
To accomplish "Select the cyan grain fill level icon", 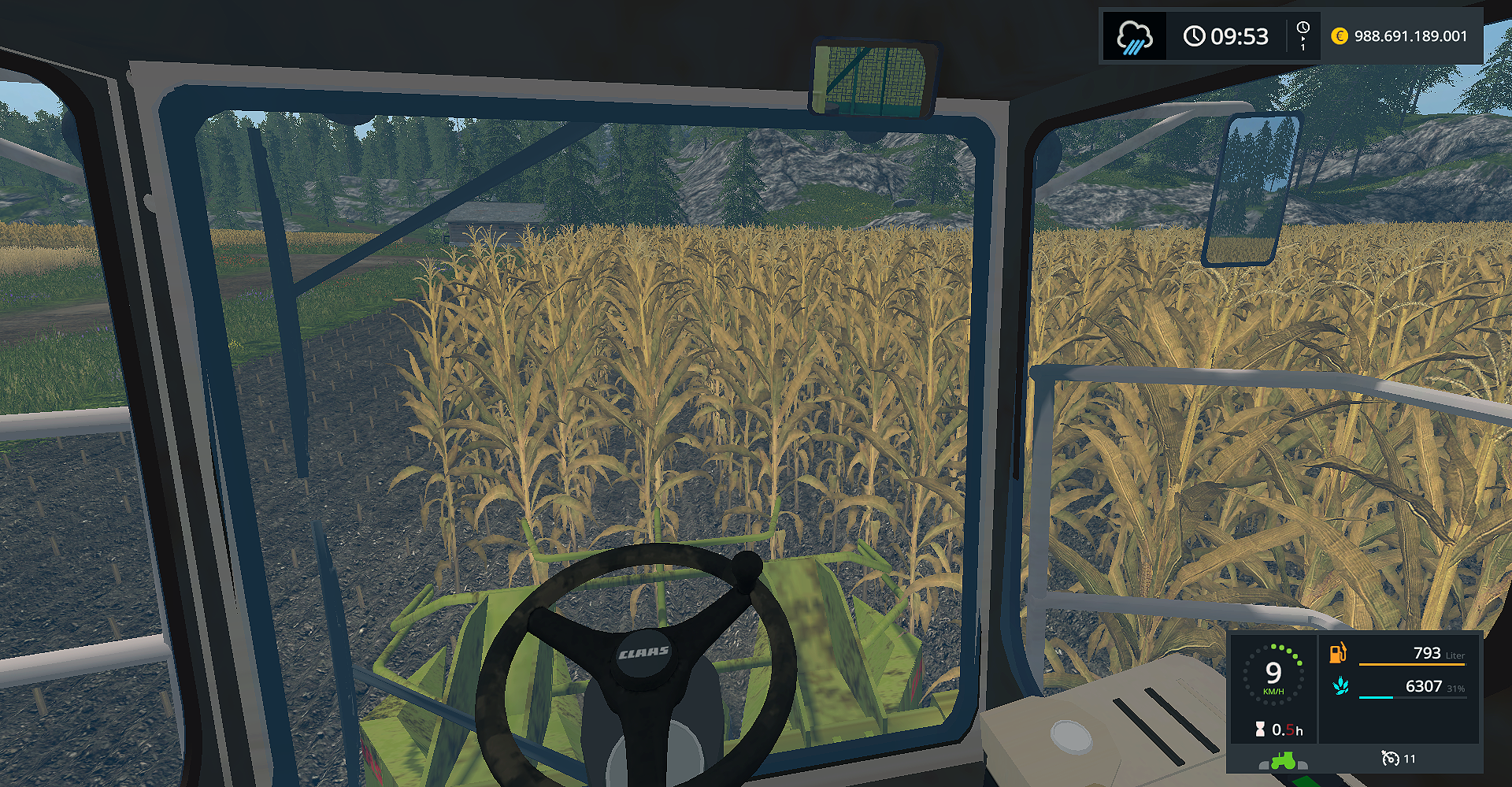I will point(1340,687).
